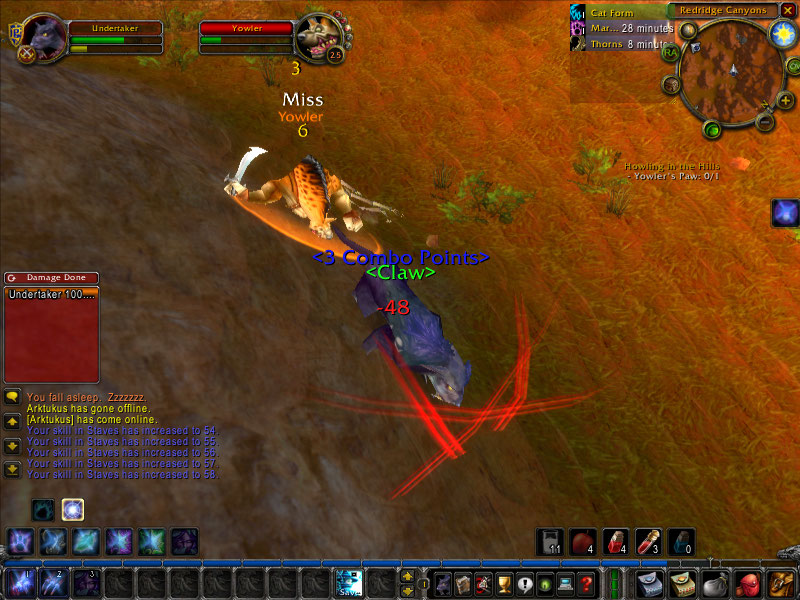The image size is (800, 600).
Task: Click the Thorns buff icon
Action: click(x=577, y=44)
